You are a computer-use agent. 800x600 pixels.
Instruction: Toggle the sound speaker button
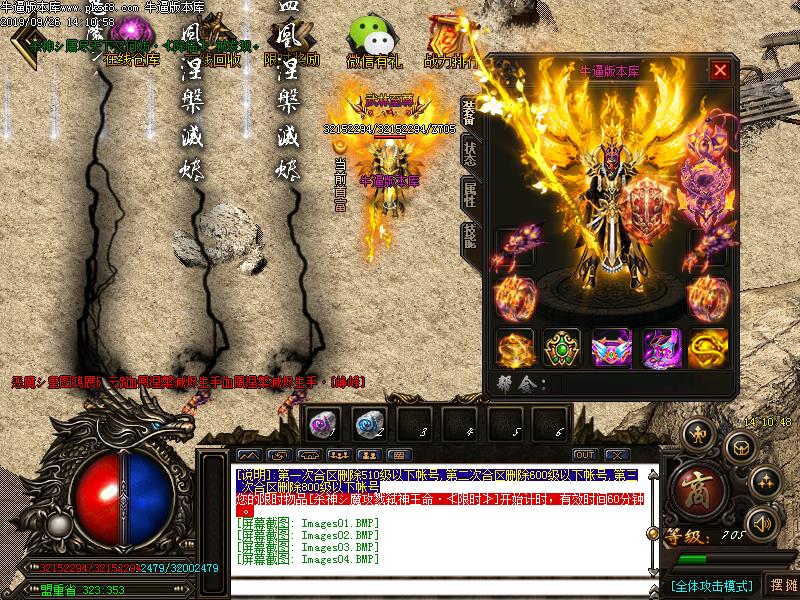click(x=762, y=522)
